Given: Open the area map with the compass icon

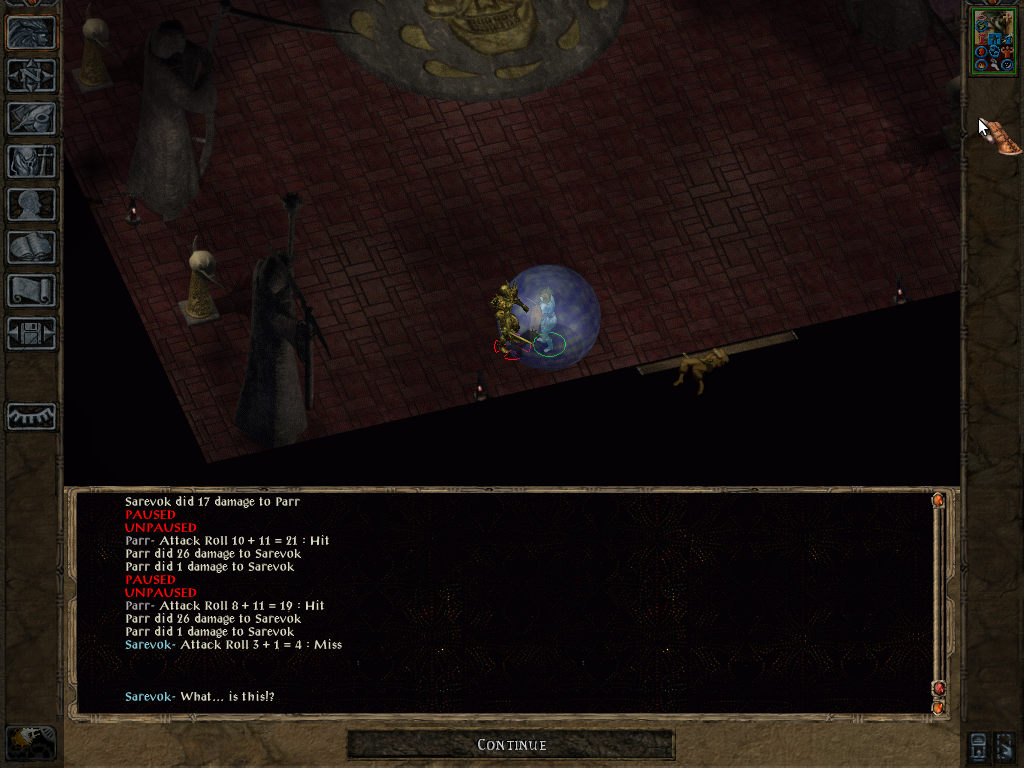Looking at the screenshot, I should [x=31, y=76].
